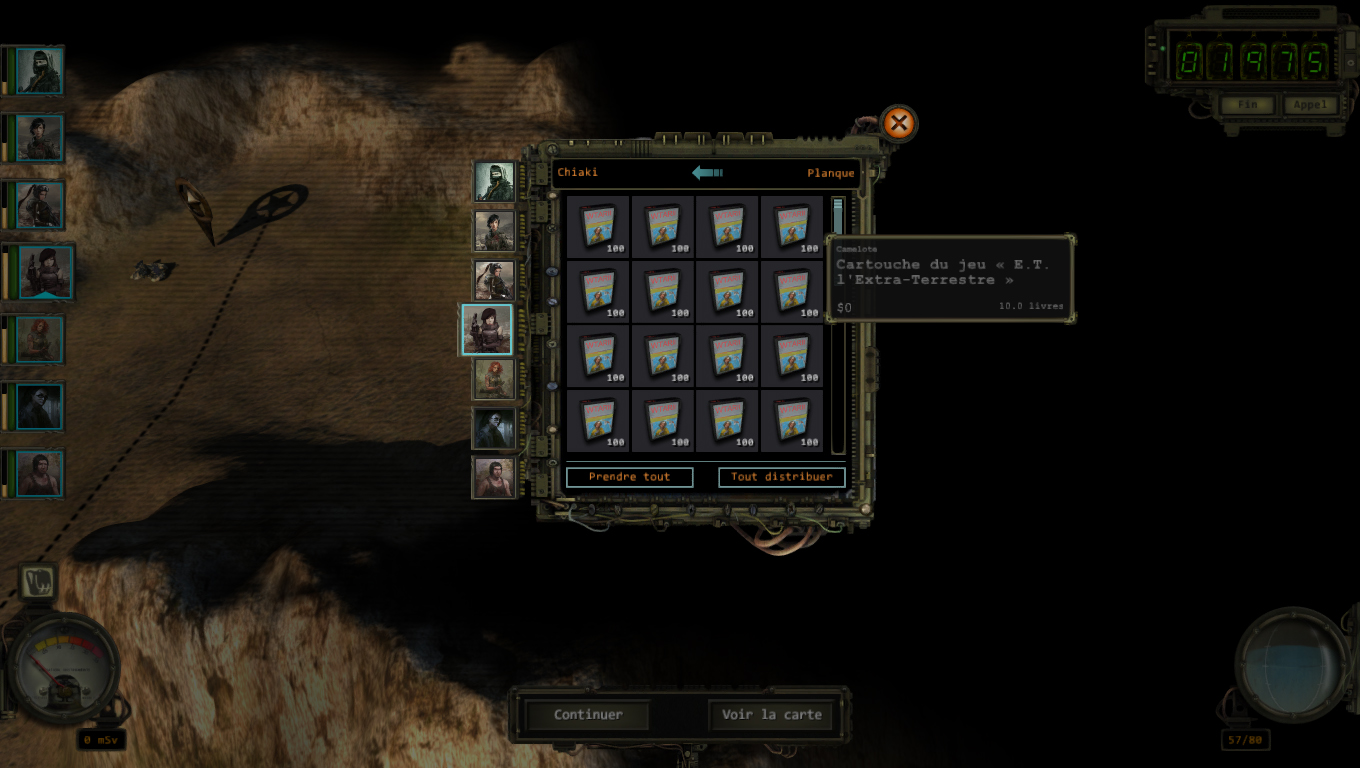Click the Fin button under the radio counter
The height and width of the screenshot is (768, 1360).
coord(1246,105)
